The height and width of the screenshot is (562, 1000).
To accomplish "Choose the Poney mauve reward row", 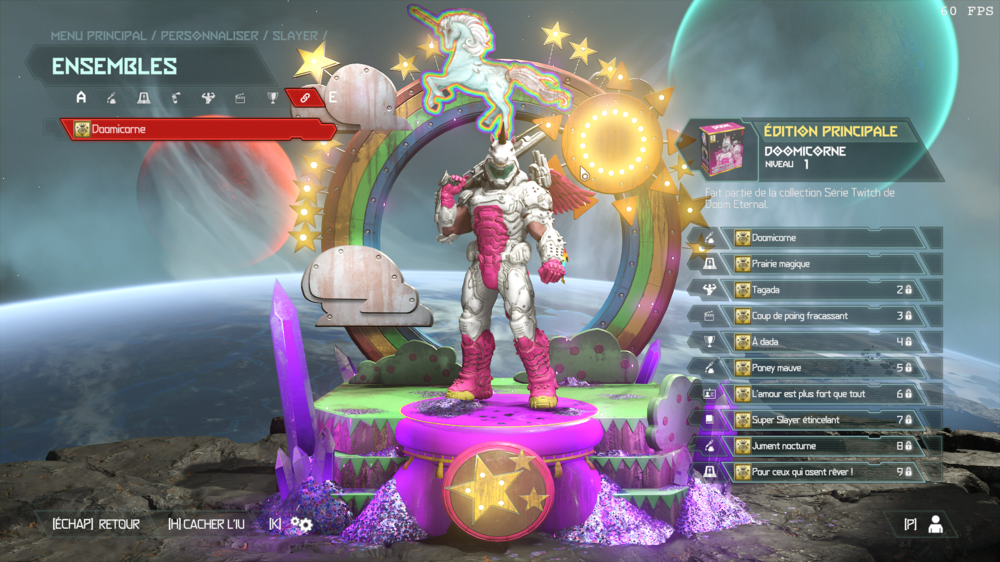I will click(x=825, y=368).
